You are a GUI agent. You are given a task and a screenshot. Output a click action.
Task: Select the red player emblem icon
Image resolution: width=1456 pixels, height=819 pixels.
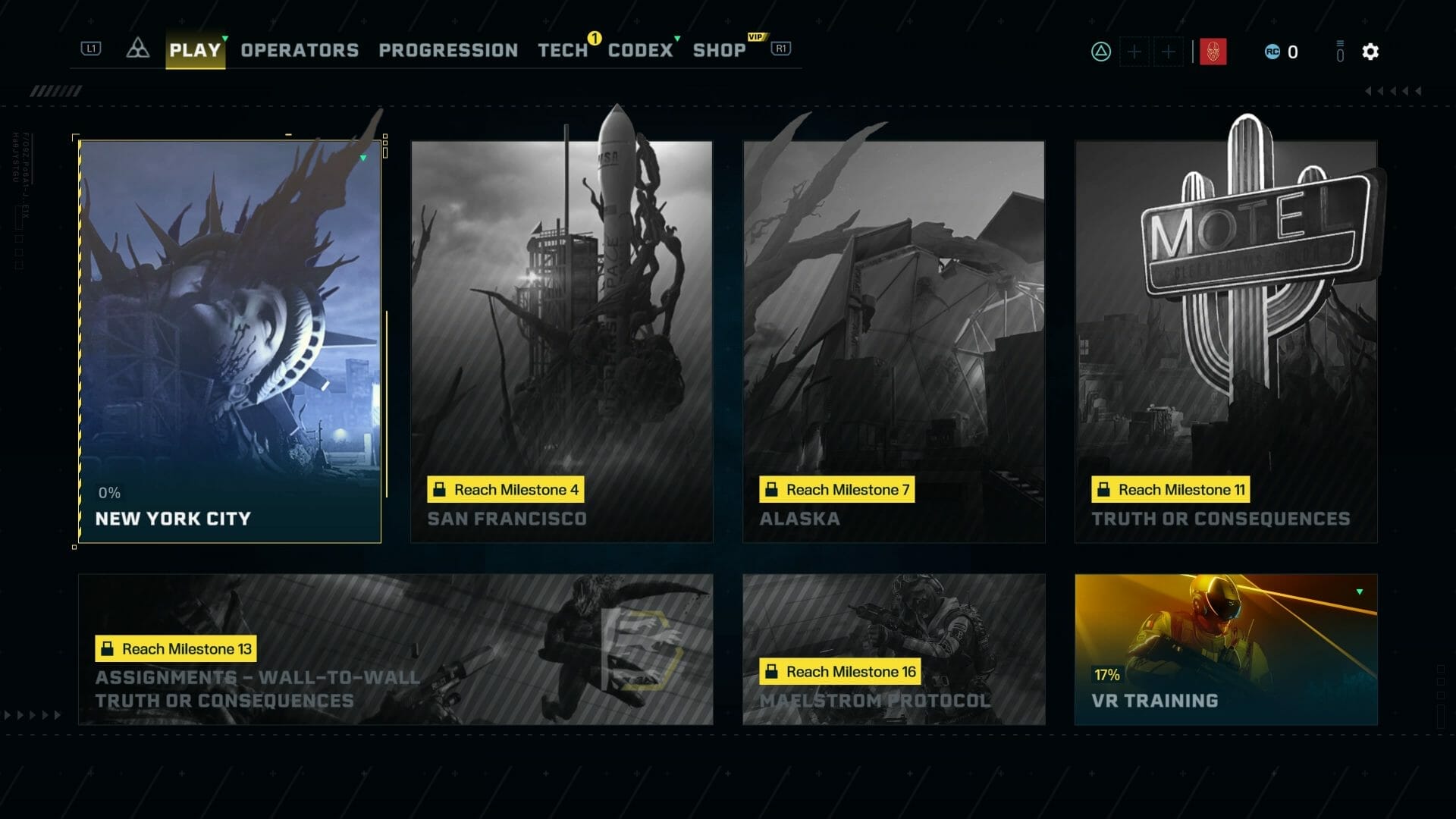coord(1213,52)
